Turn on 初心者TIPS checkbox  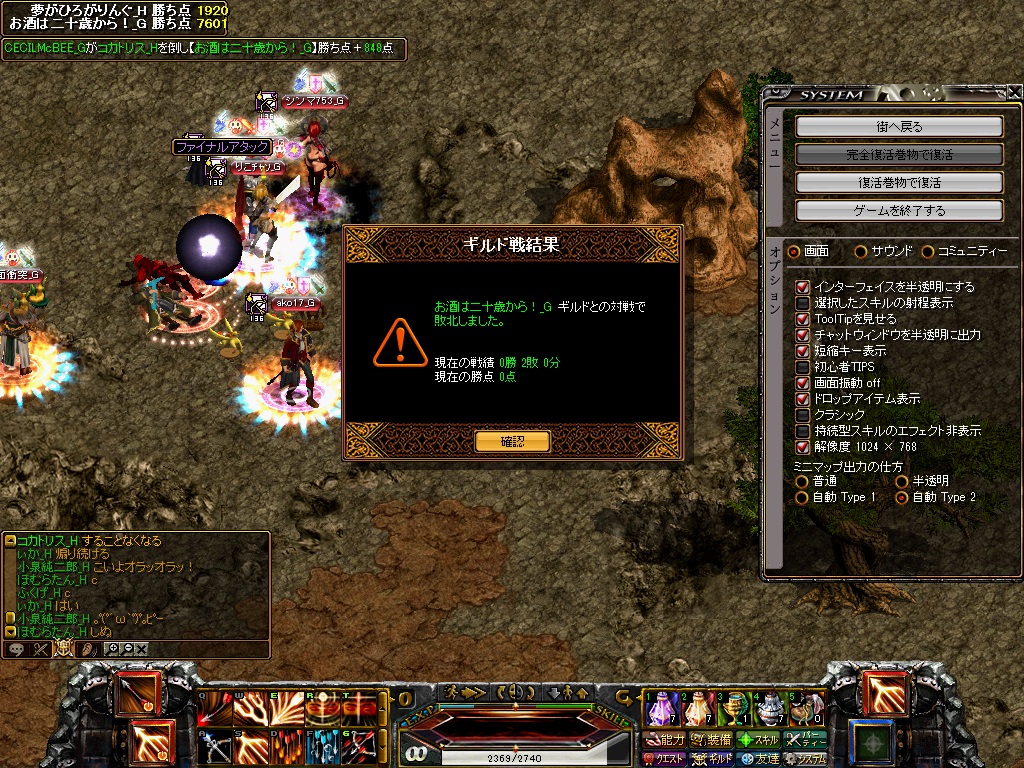(802, 367)
